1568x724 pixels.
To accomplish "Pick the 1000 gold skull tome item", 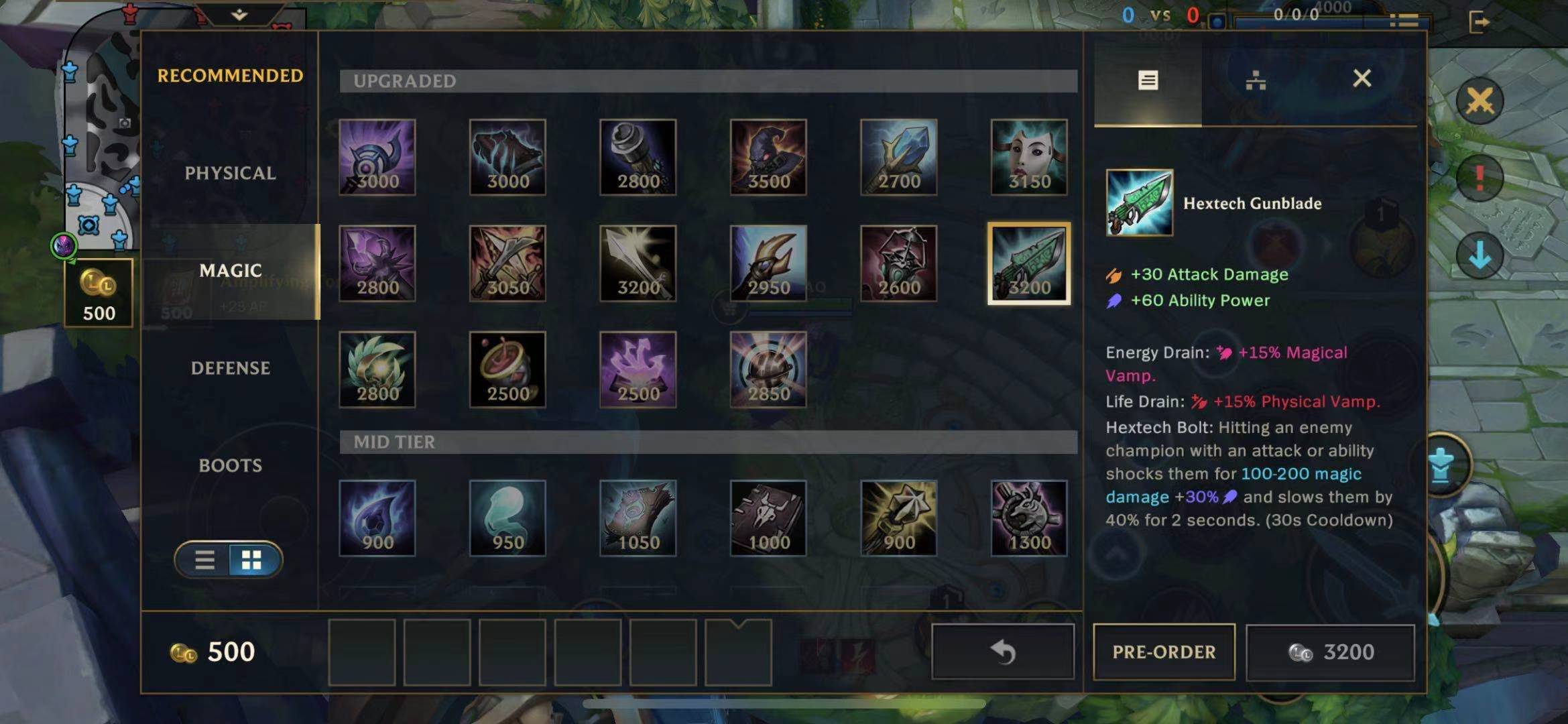I will 768,518.
